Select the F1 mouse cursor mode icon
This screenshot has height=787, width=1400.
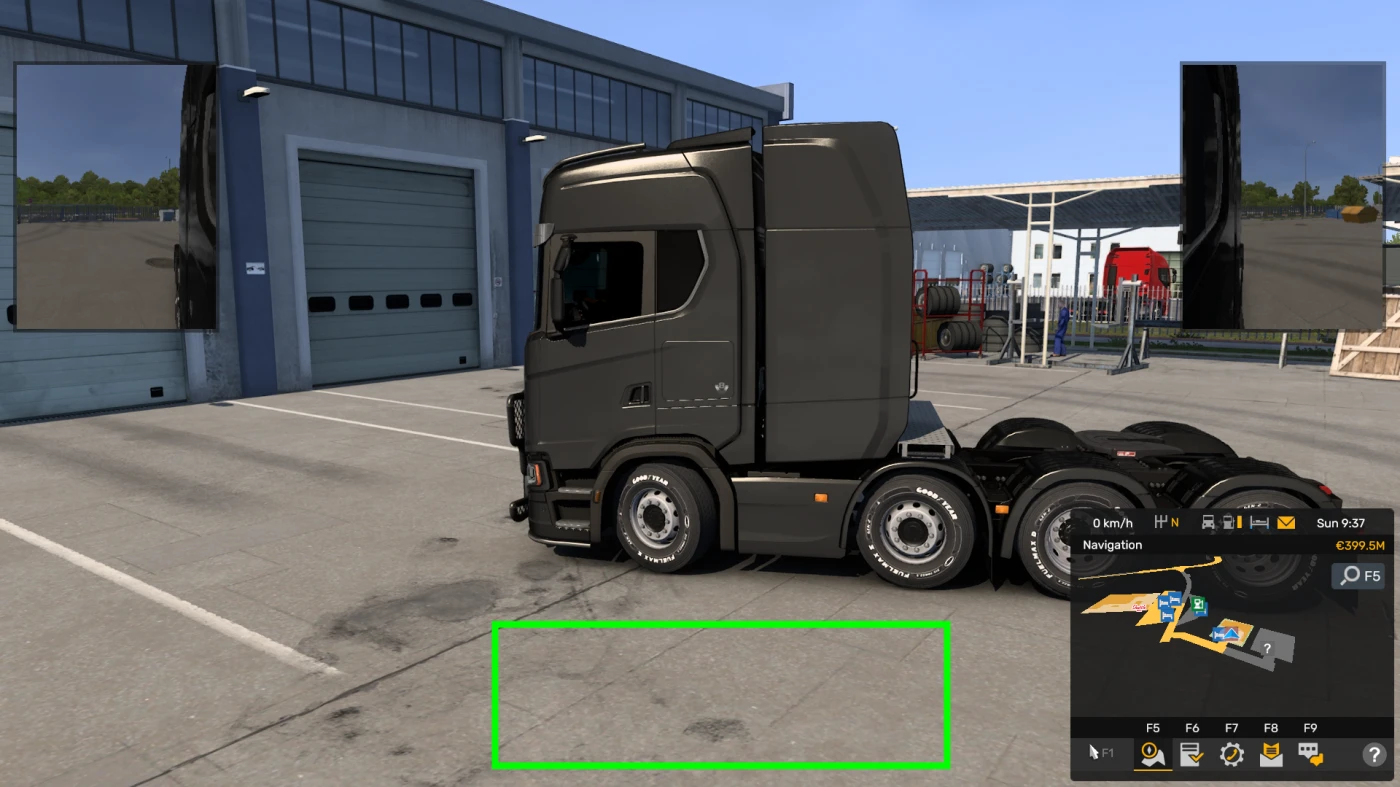pyautogui.click(x=1096, y=752)
